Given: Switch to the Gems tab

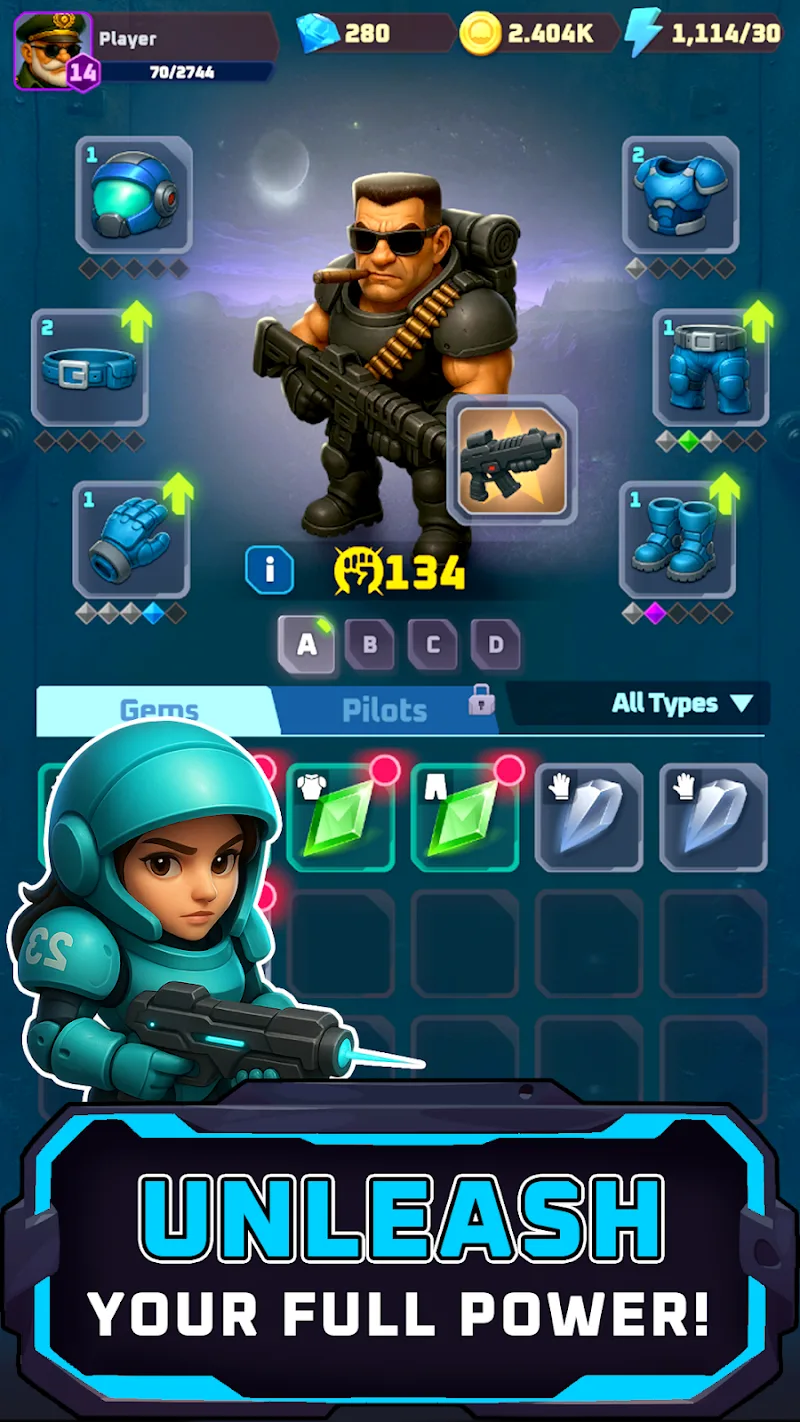Looking at the screenshot, I should point(158,710).
